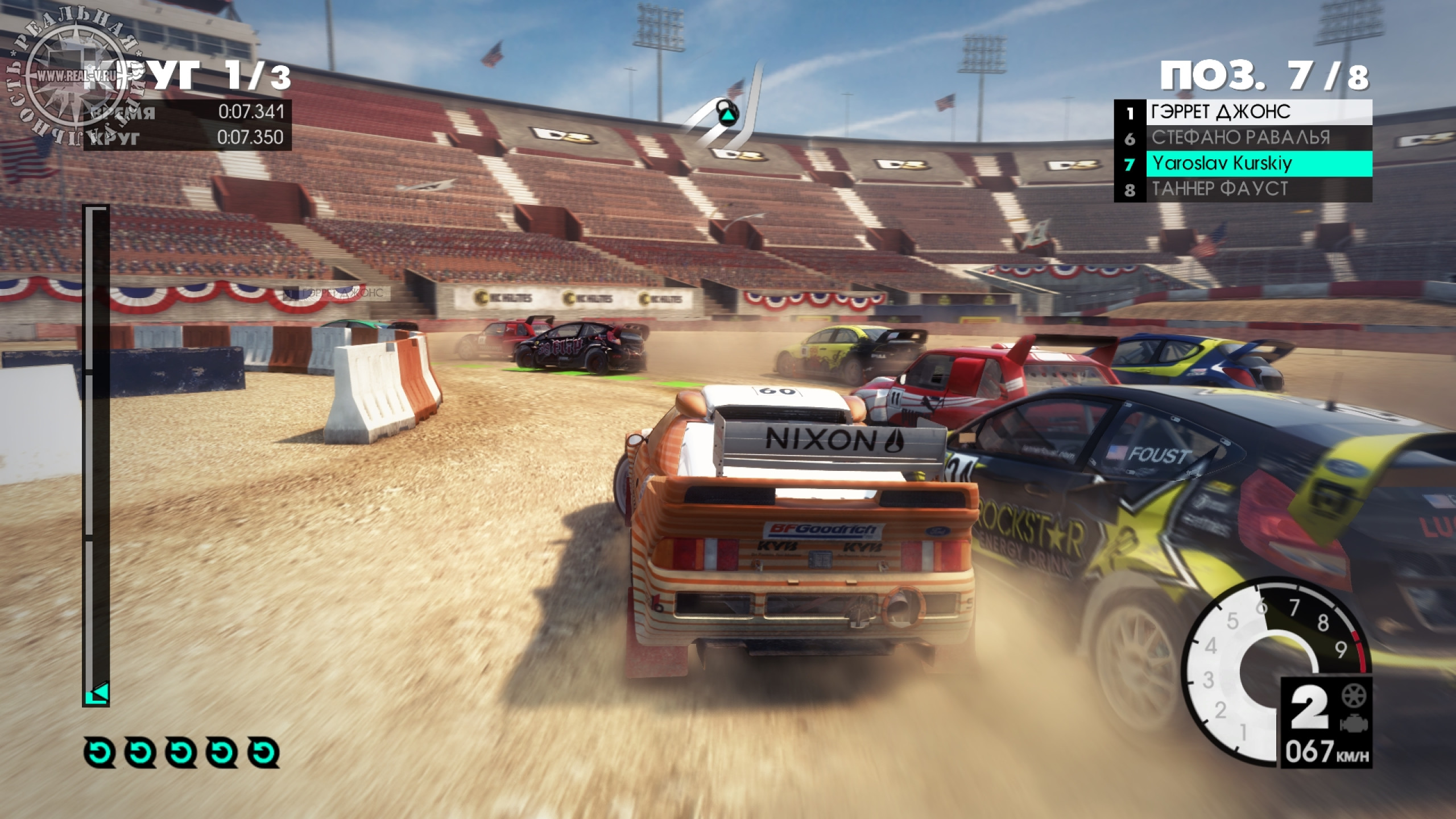Click the engine damage indicator icon

click(1354, 724)
